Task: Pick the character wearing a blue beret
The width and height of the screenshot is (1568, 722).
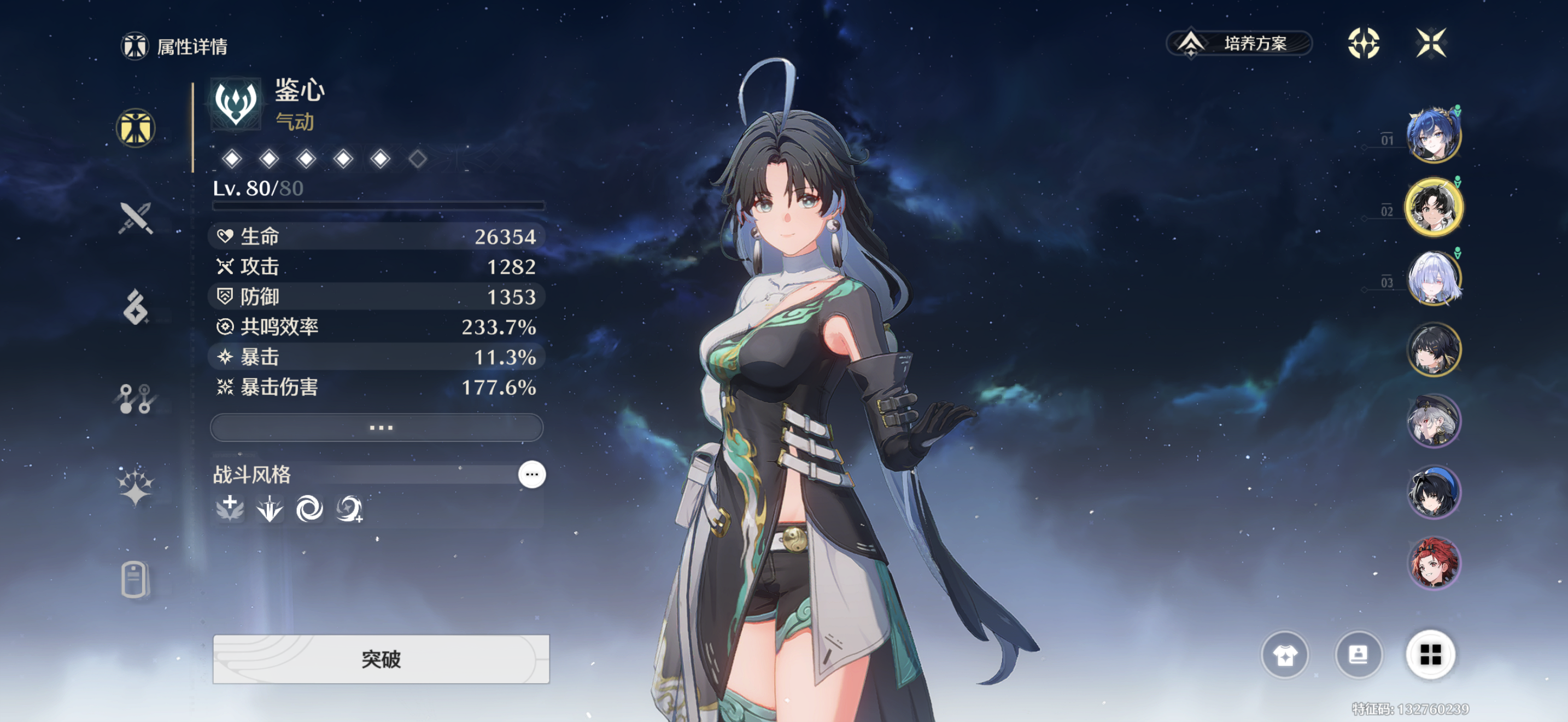Action: click(x=1433, y=492)
